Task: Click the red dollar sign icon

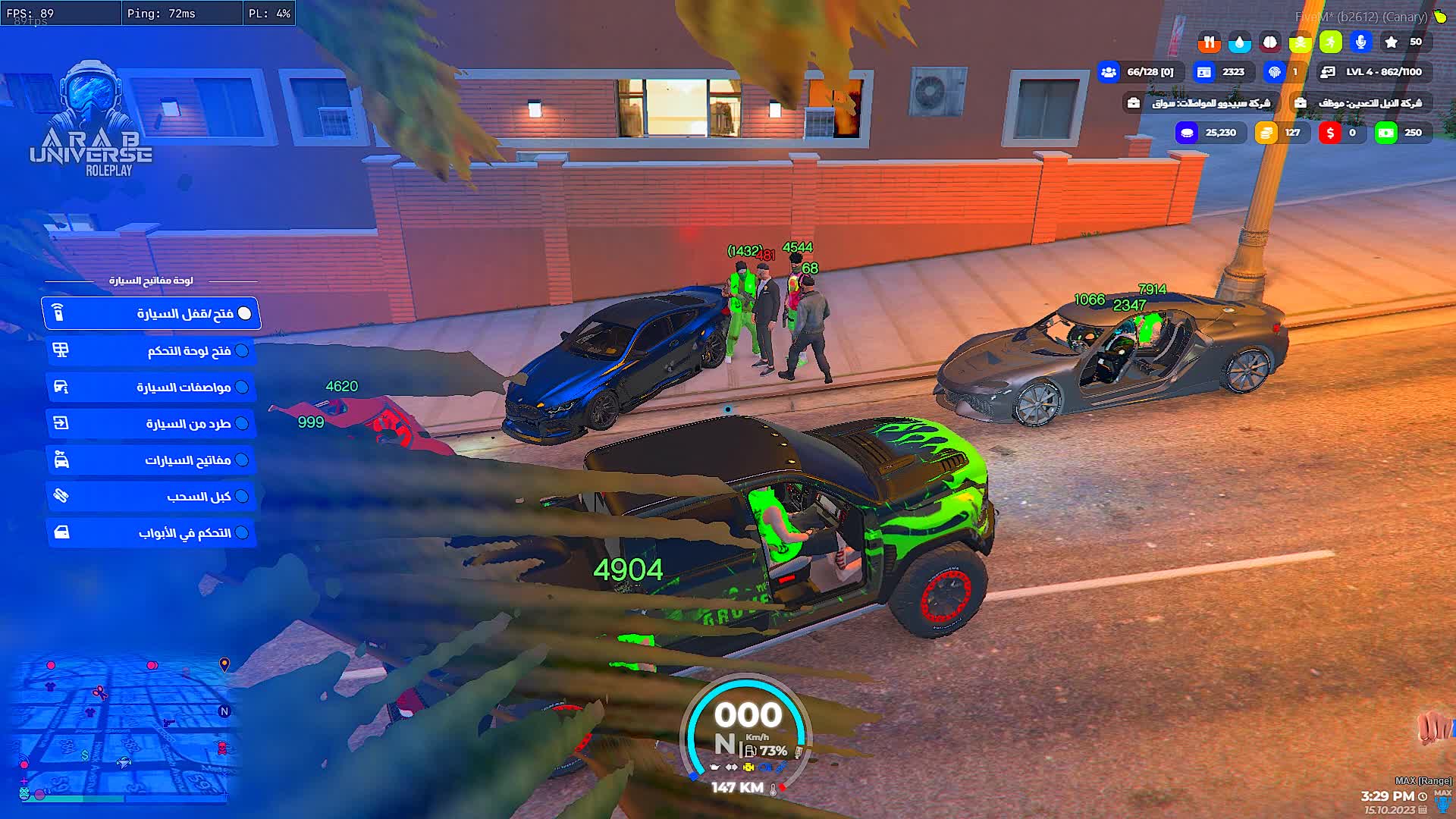Action: (x=1329, y=133)
